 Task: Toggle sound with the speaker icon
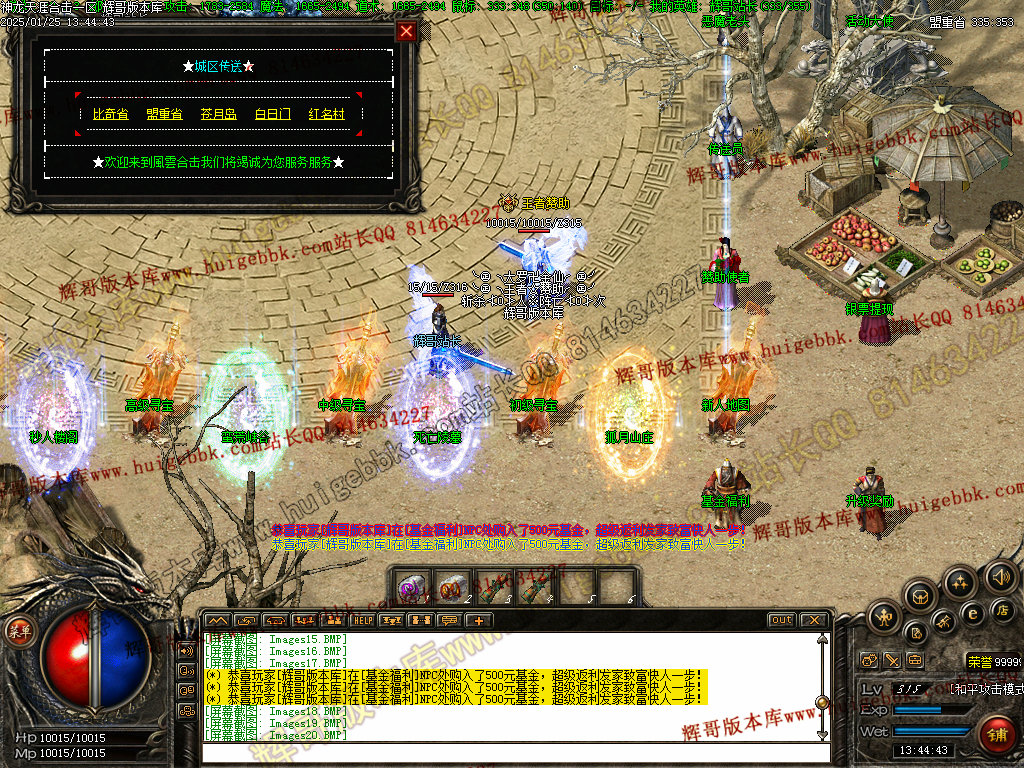click(x=1000, y=577)
